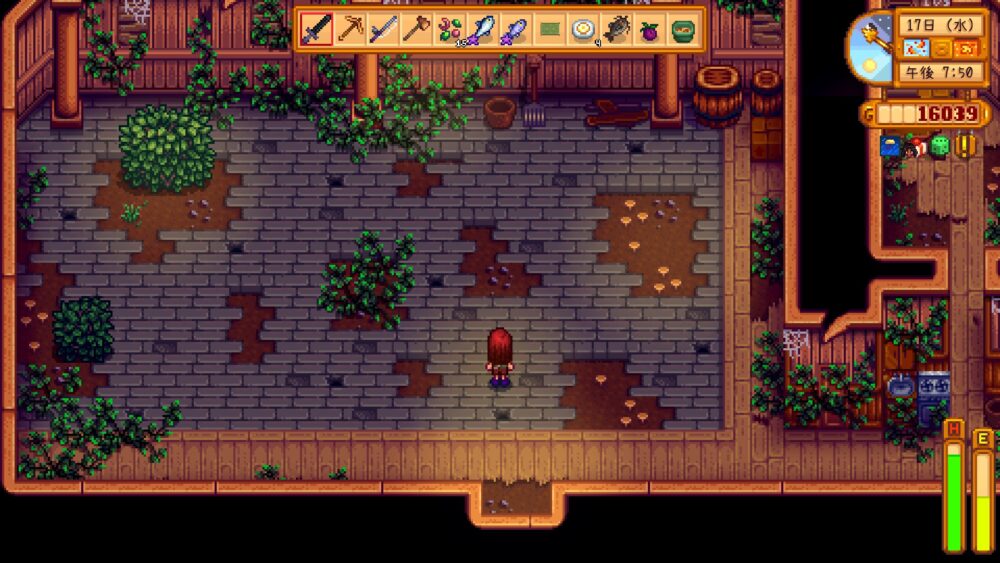Click the blue box icon under gold
1000x563 pixels.
point(890,147)
